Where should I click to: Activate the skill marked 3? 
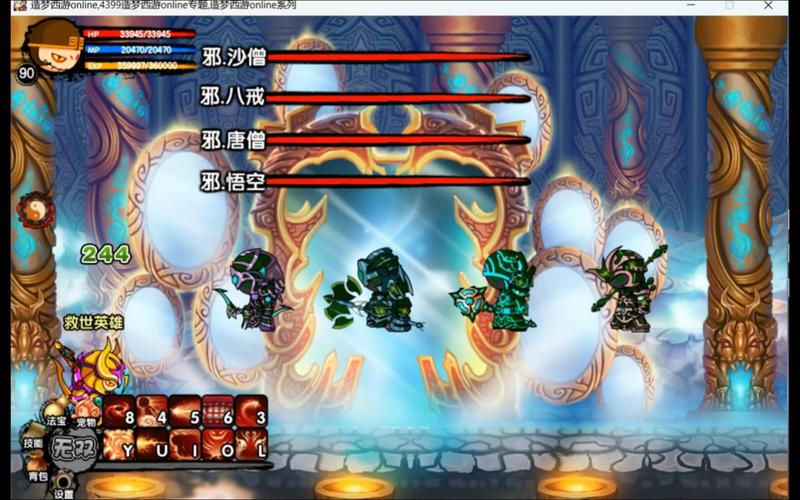coord(252,410)
